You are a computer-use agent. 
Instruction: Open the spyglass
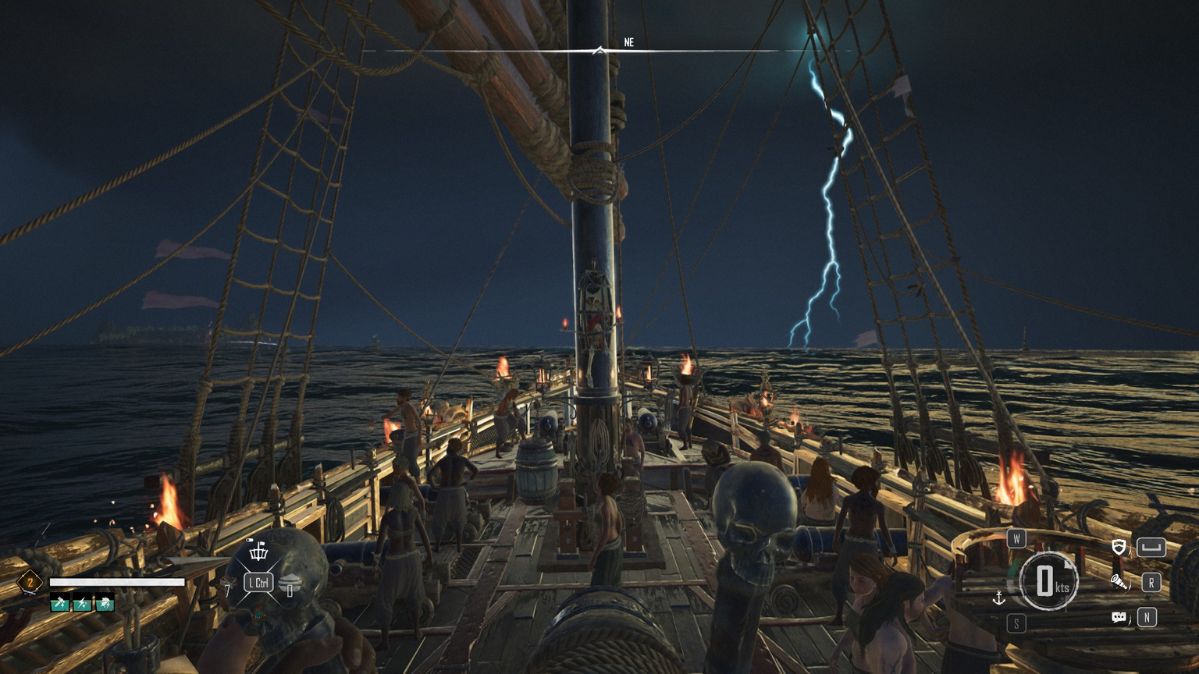(x=1119, y=581)
